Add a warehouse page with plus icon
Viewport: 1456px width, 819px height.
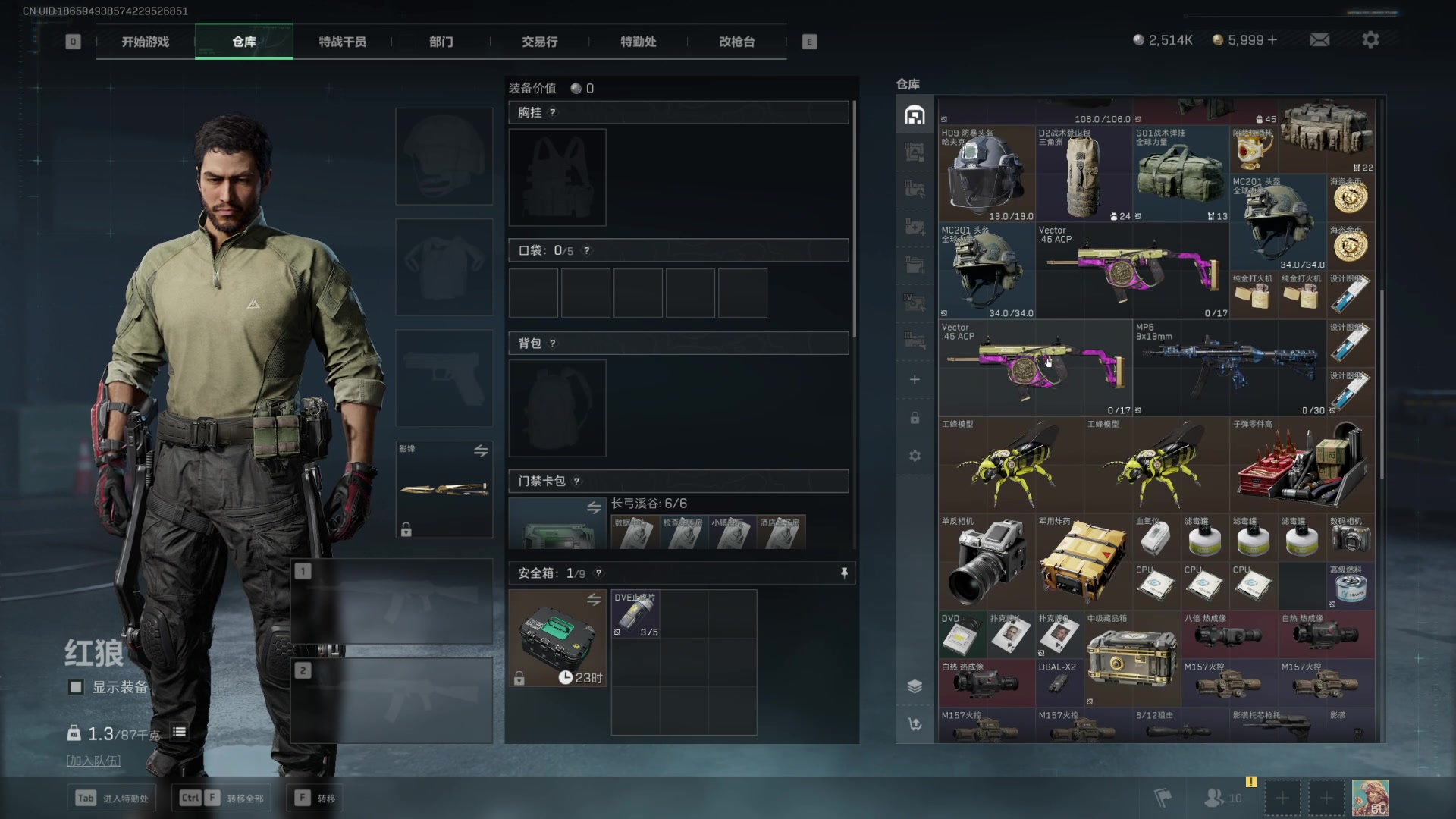915,379
